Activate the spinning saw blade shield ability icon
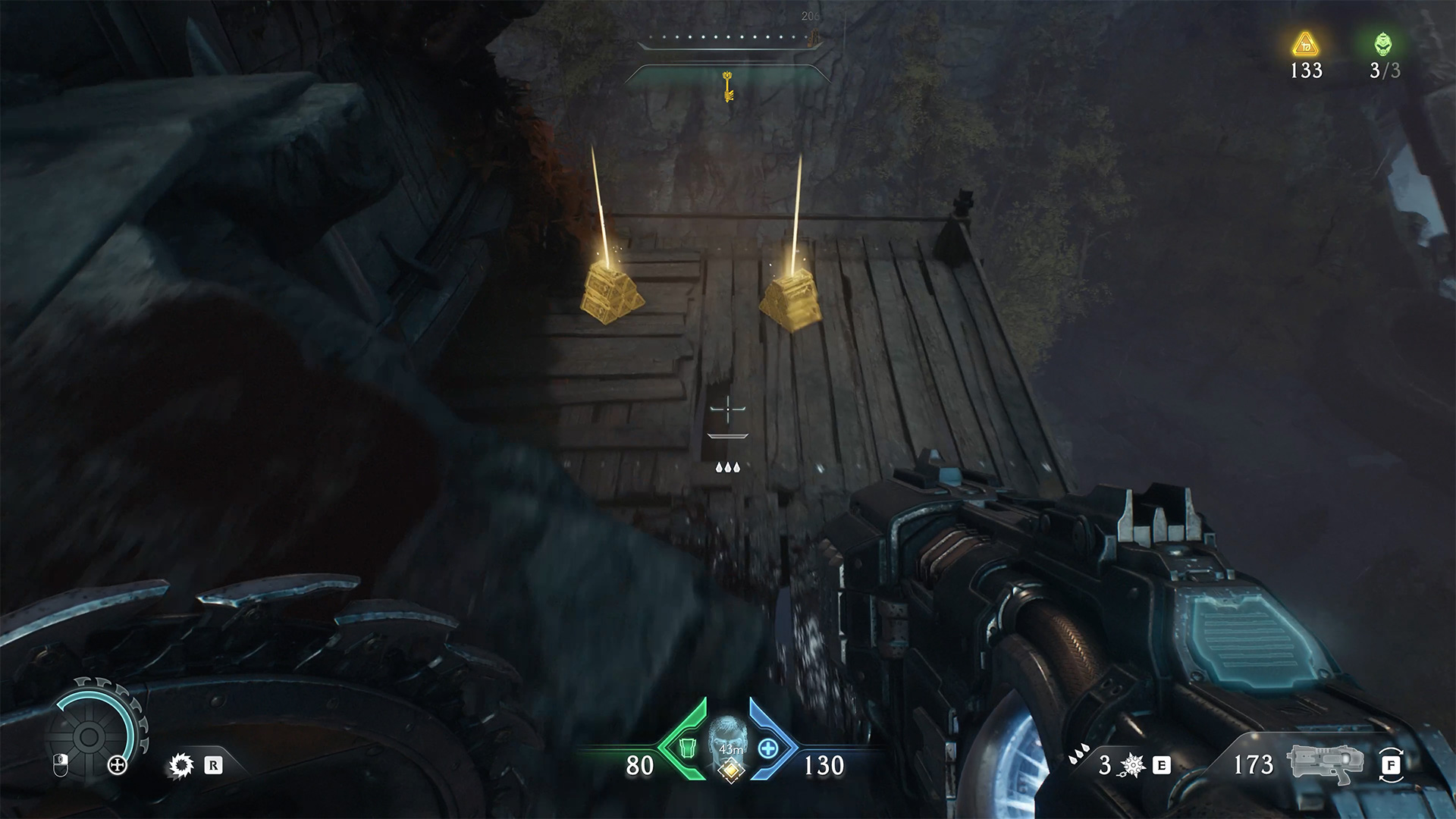 click(x=180, y=766)
